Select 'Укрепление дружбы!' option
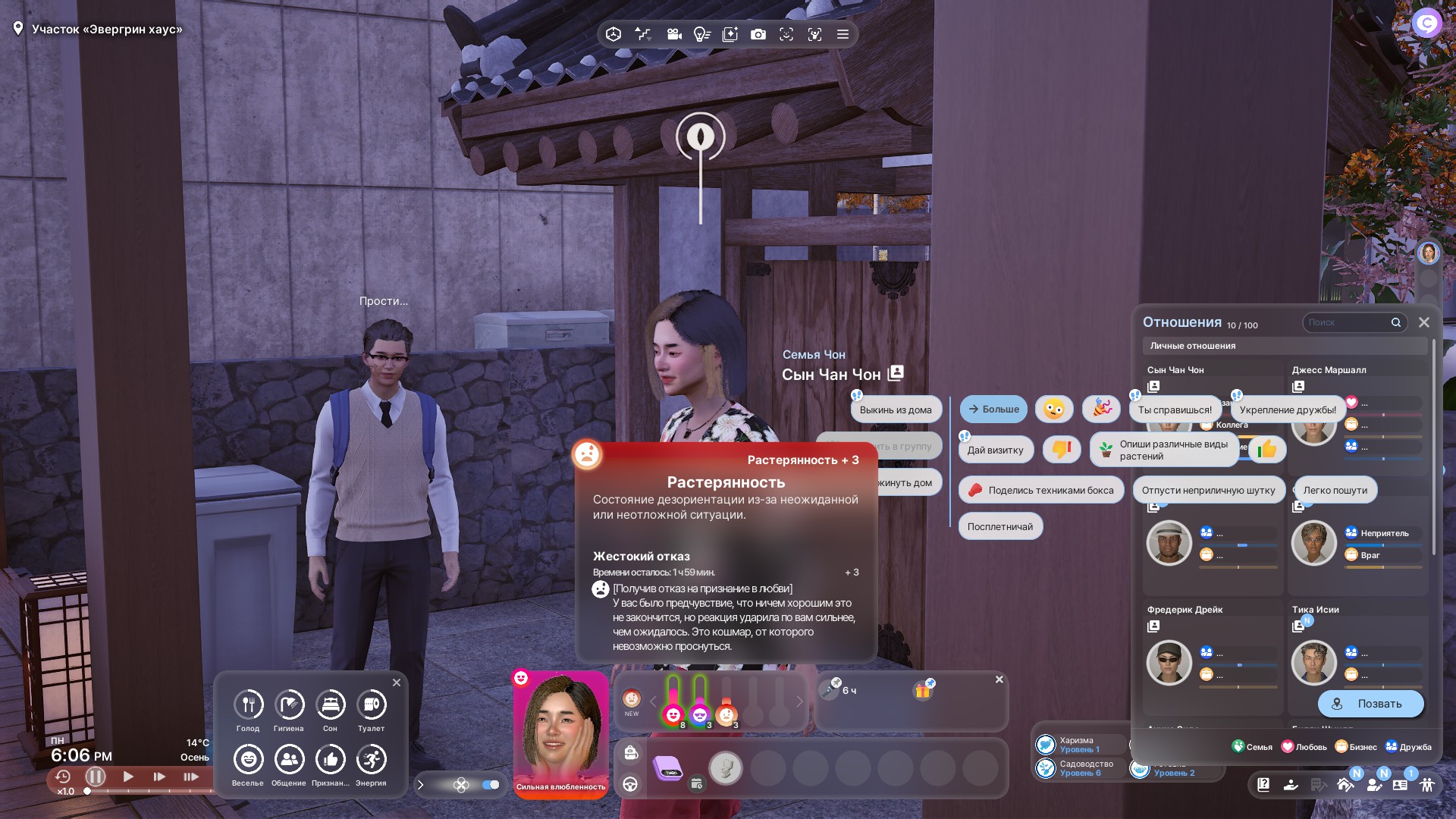The width and height of the screenshot is (1456, 819). 1287,410
